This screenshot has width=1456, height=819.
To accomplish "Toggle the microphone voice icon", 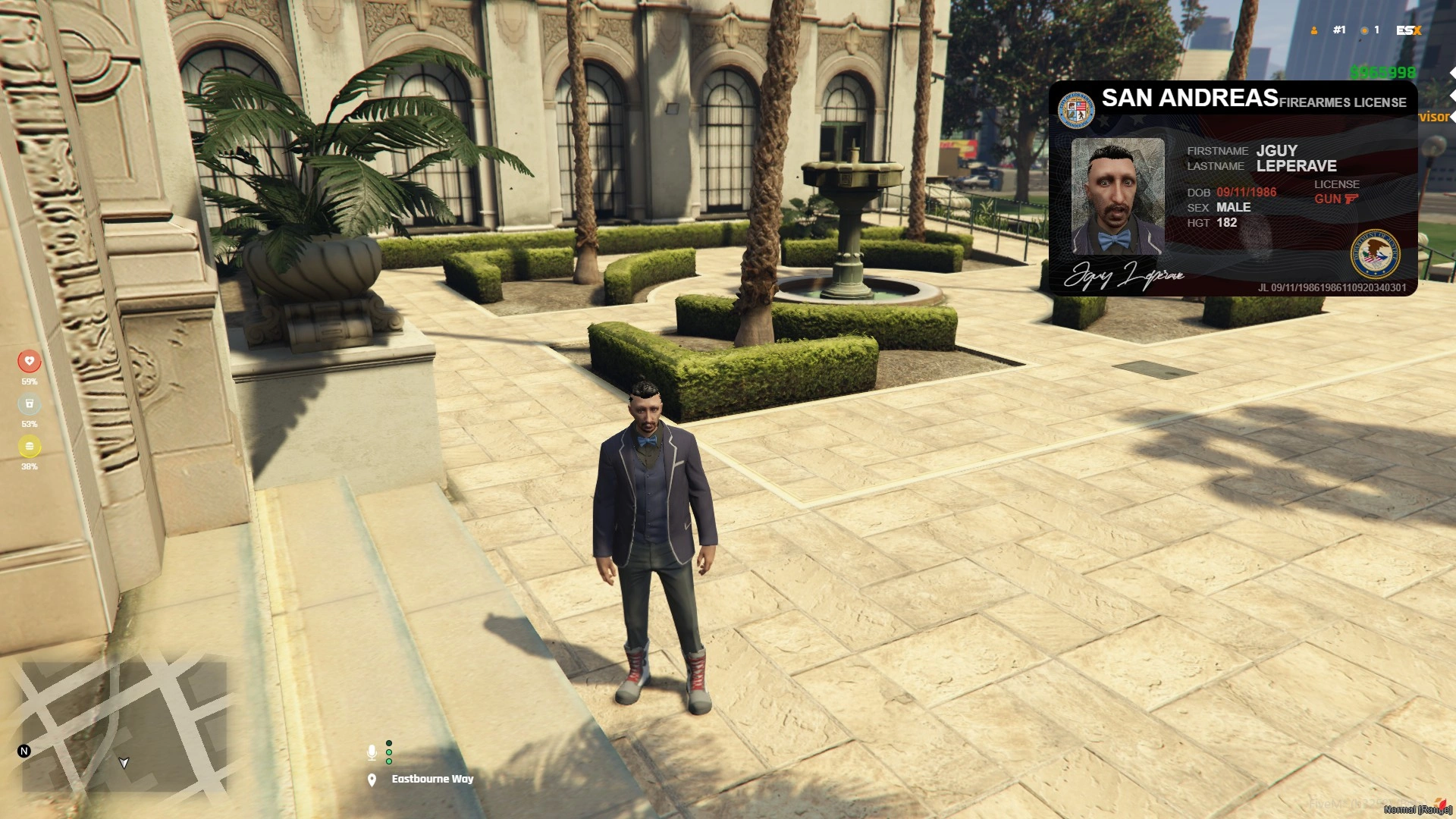I will point(372,752).
